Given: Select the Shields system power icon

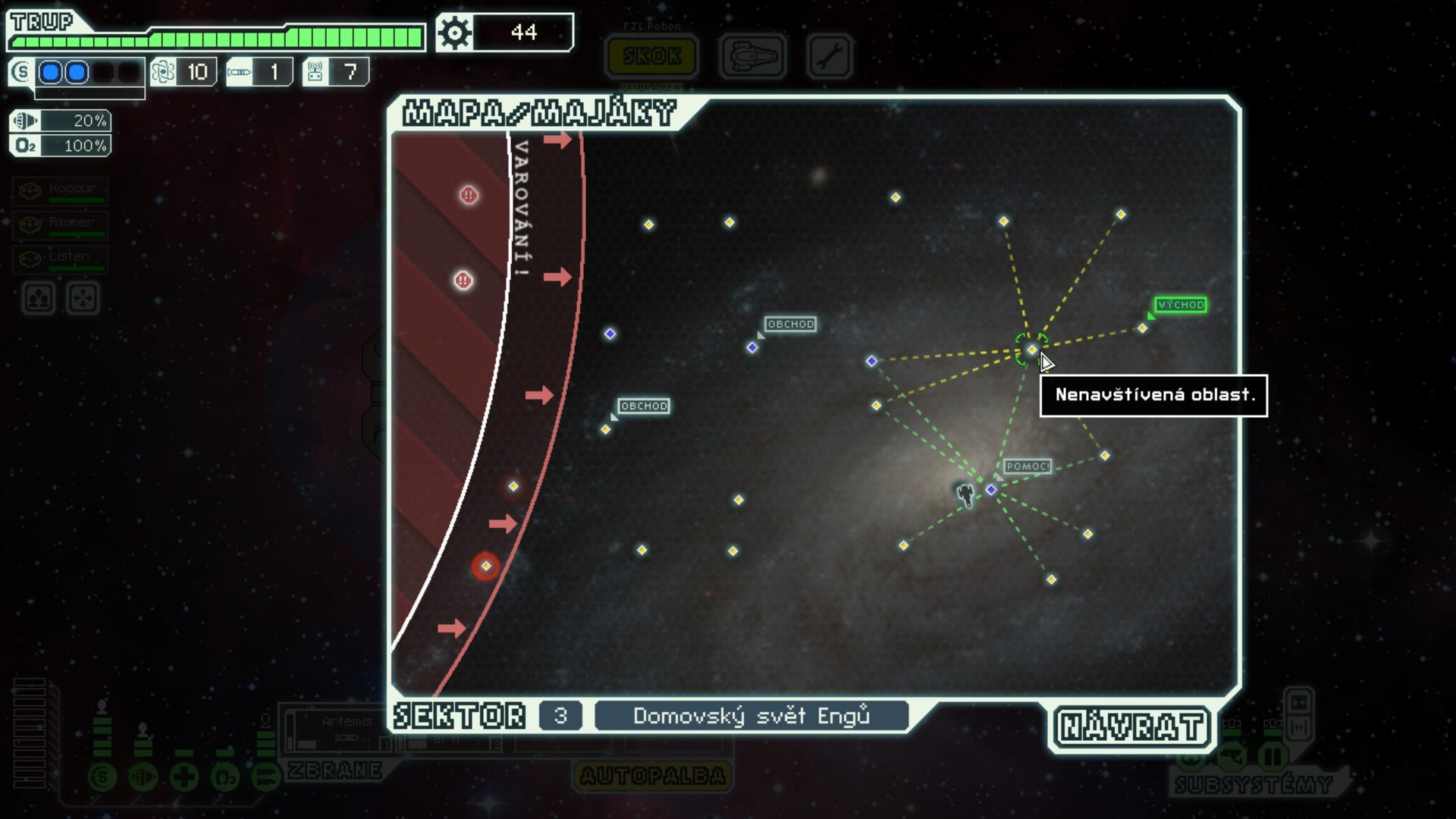Looking at the screenshot, I should (x=101, y=775).
